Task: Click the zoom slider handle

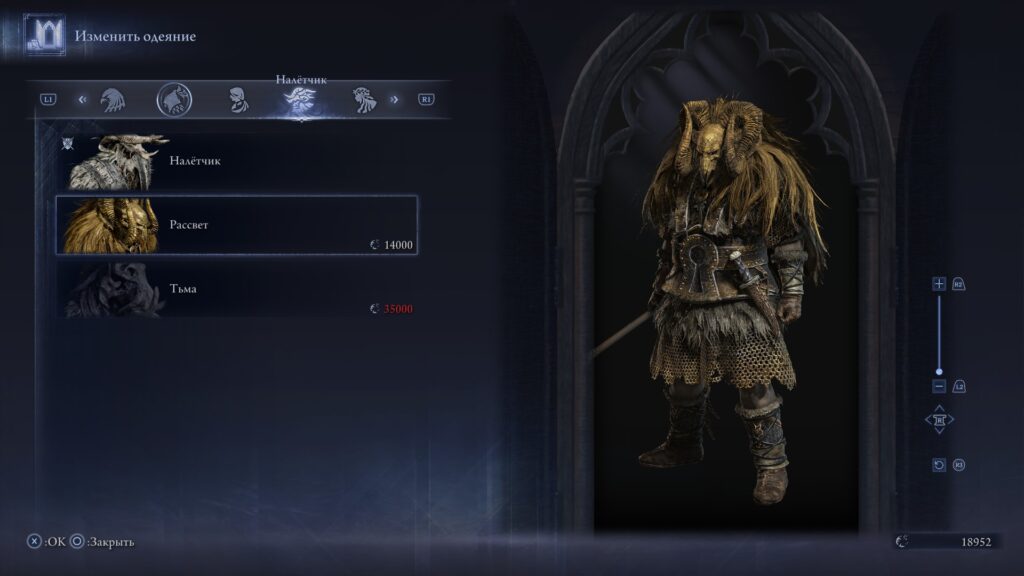Action: pos(939,371)
